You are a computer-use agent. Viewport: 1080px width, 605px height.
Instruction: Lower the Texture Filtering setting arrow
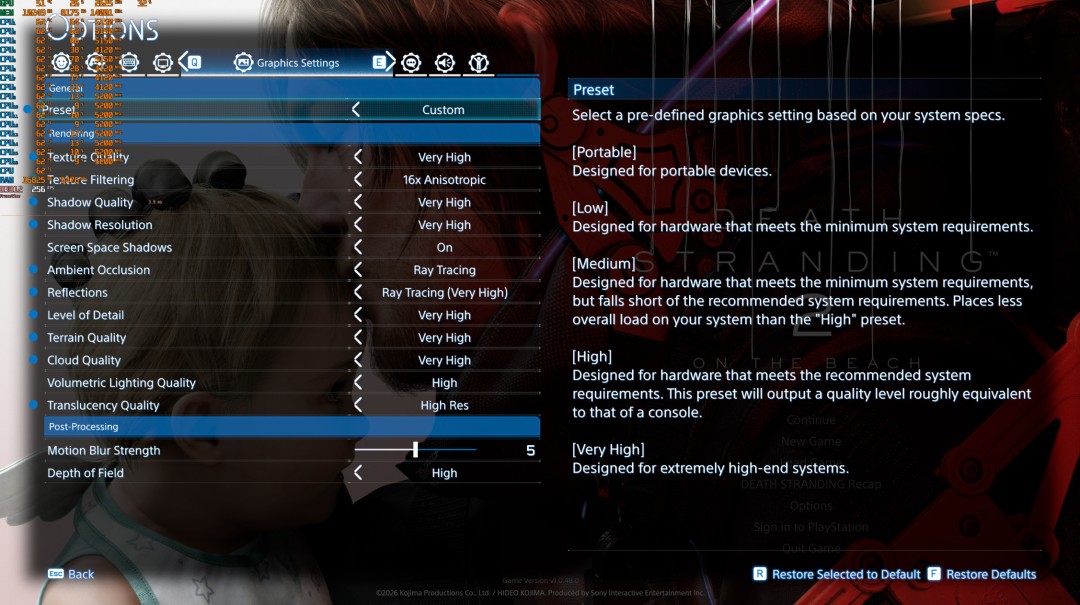pyautogui.click(x=357, y=180)
